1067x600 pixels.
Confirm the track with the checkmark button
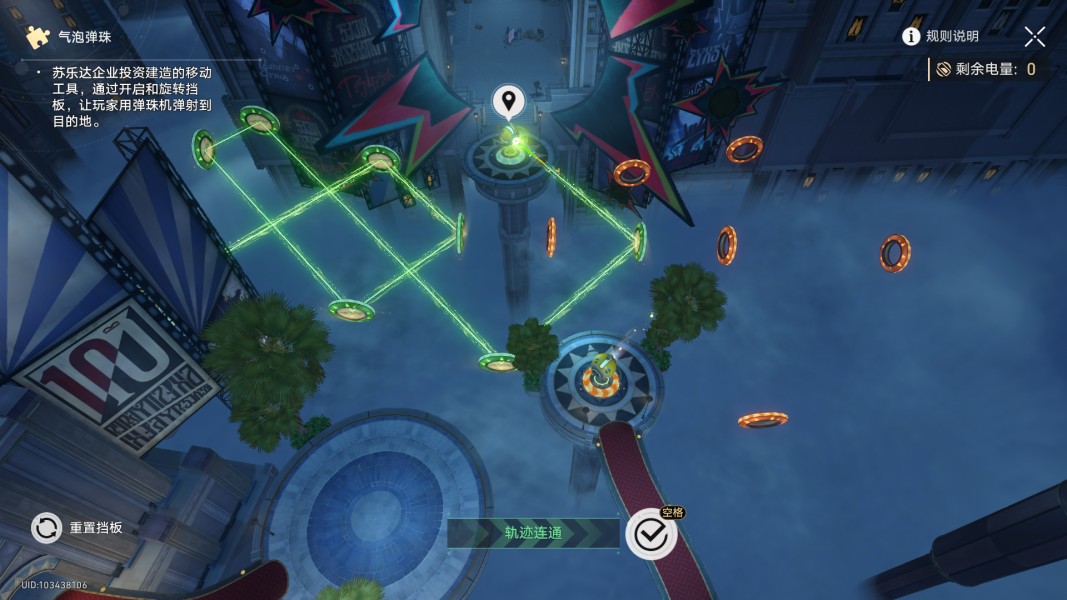coord(651,535)
